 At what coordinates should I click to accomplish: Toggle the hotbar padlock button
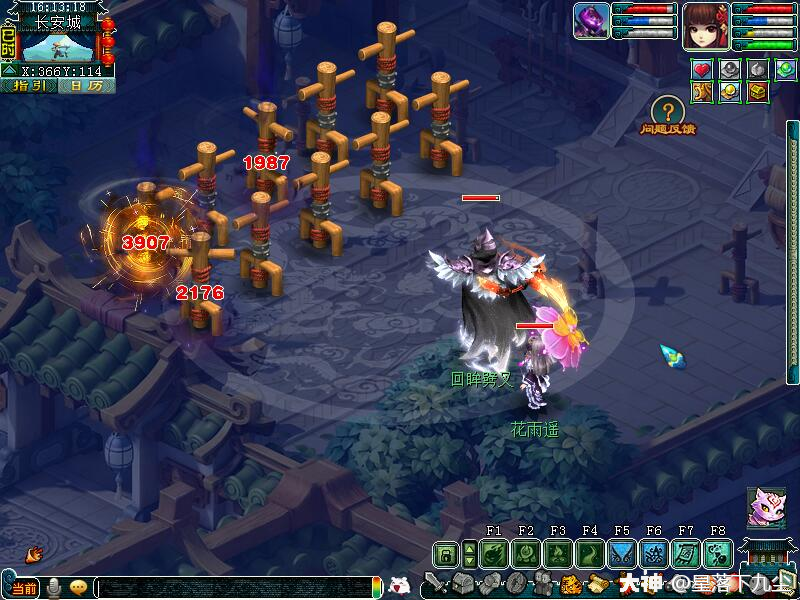pos(445,555)
